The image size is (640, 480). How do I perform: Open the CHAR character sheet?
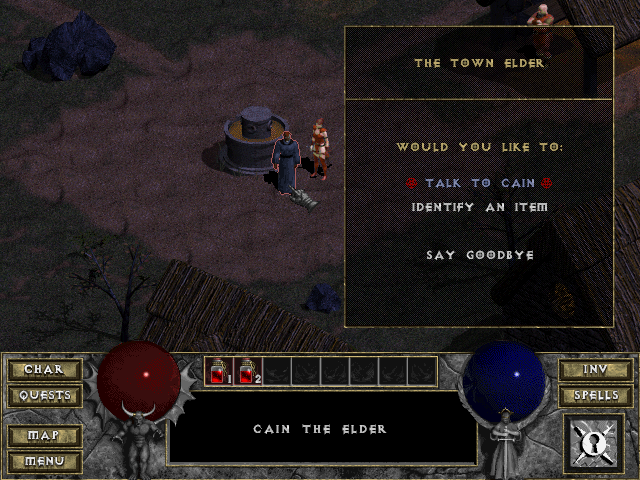point(44,370)
